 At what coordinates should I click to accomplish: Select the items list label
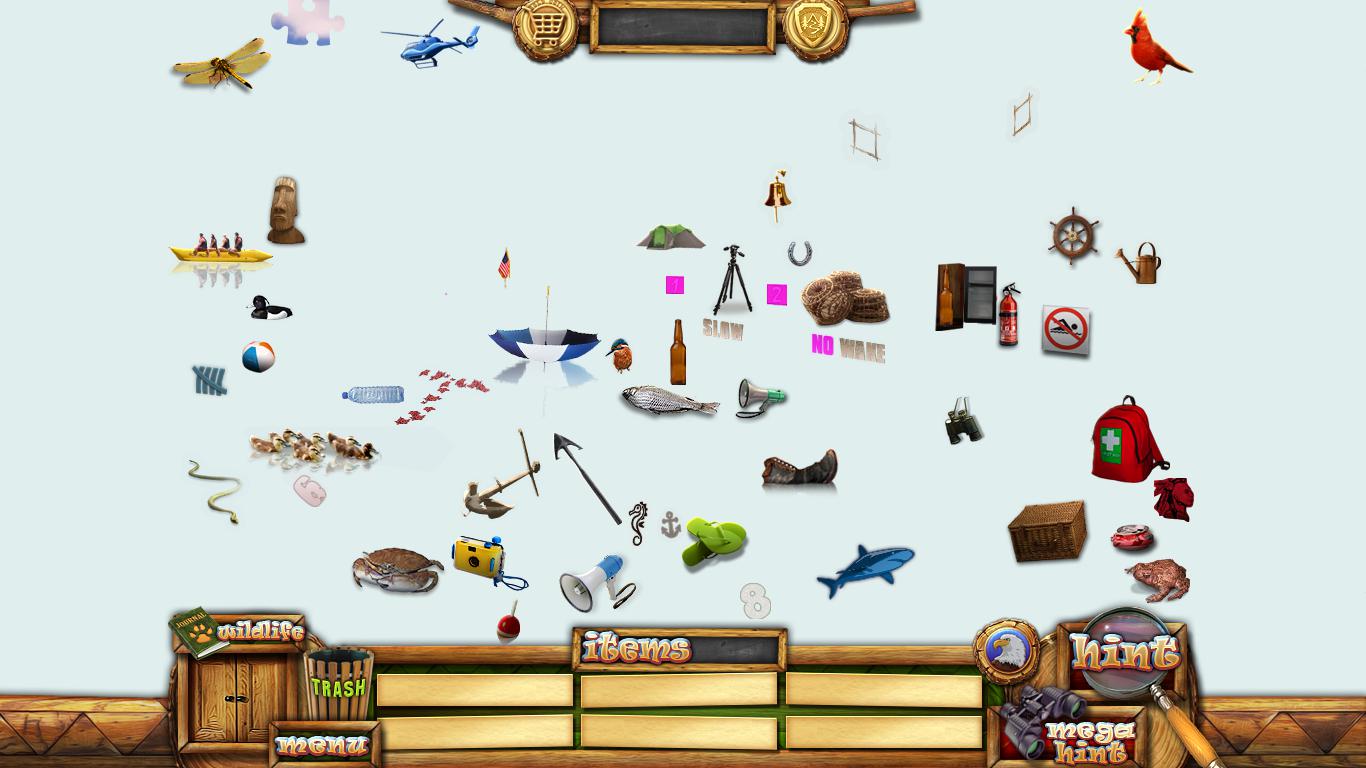coord(638,650)
